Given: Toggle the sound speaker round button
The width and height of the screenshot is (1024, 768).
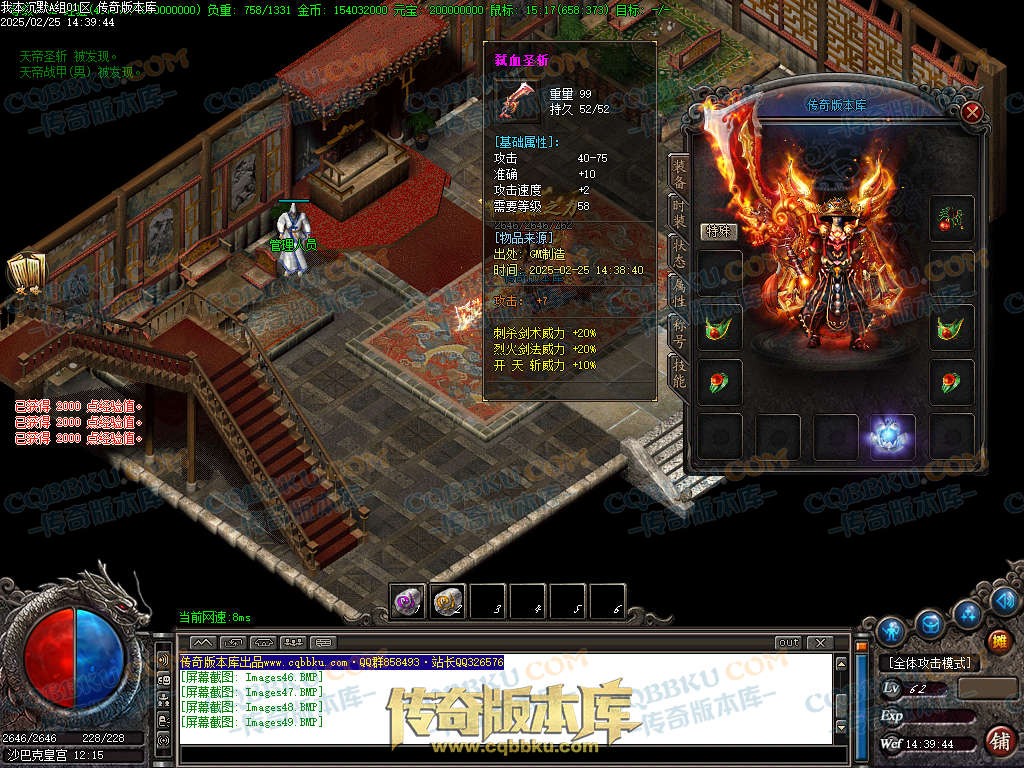Looking at the screenshot, I should point(1007,600).
